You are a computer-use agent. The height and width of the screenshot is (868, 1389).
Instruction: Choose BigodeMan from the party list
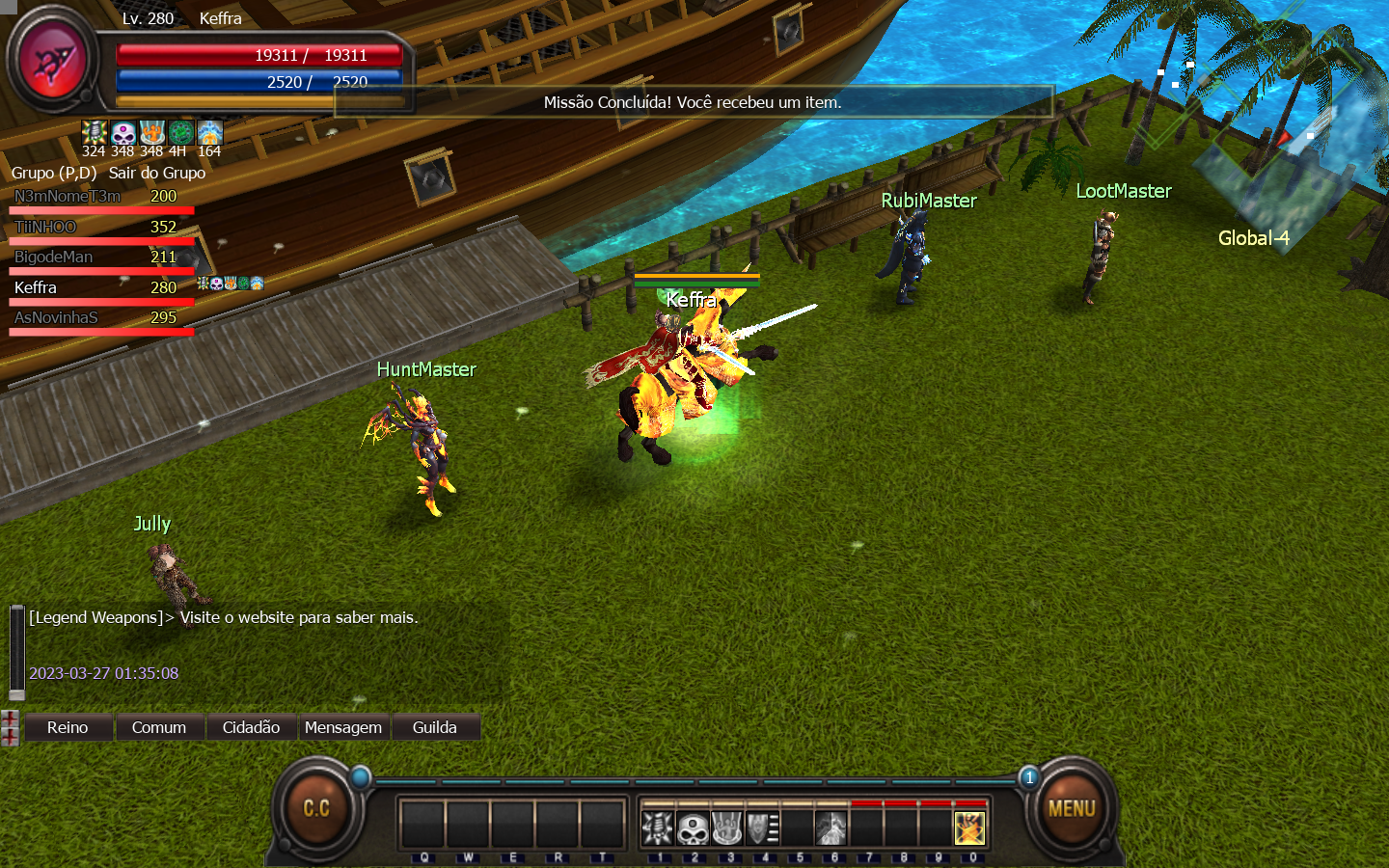click(54, 257)
